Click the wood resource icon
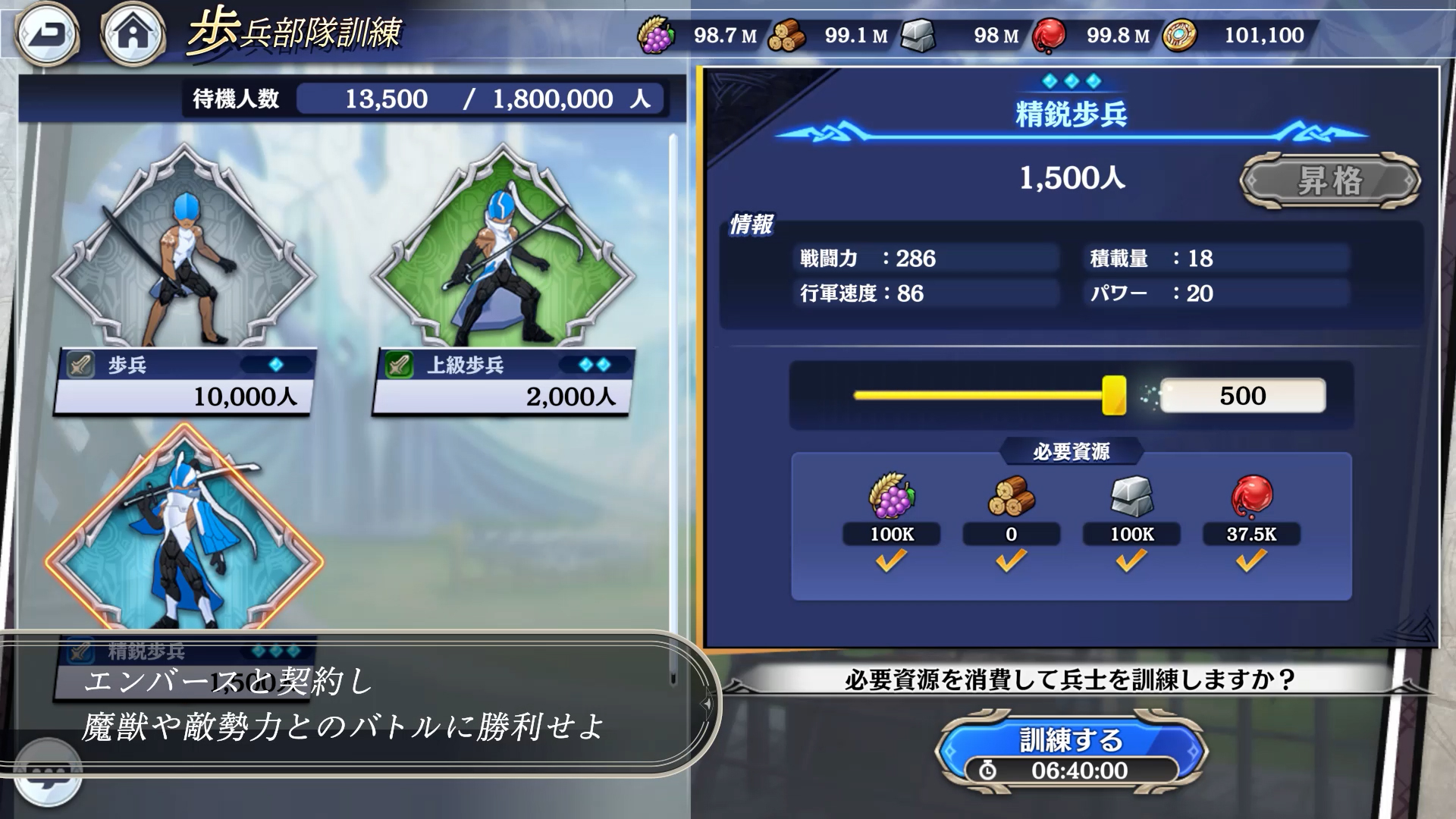The height and width of the screenshot is (819, 1456). pyautogui.click(x=789, y=33)
